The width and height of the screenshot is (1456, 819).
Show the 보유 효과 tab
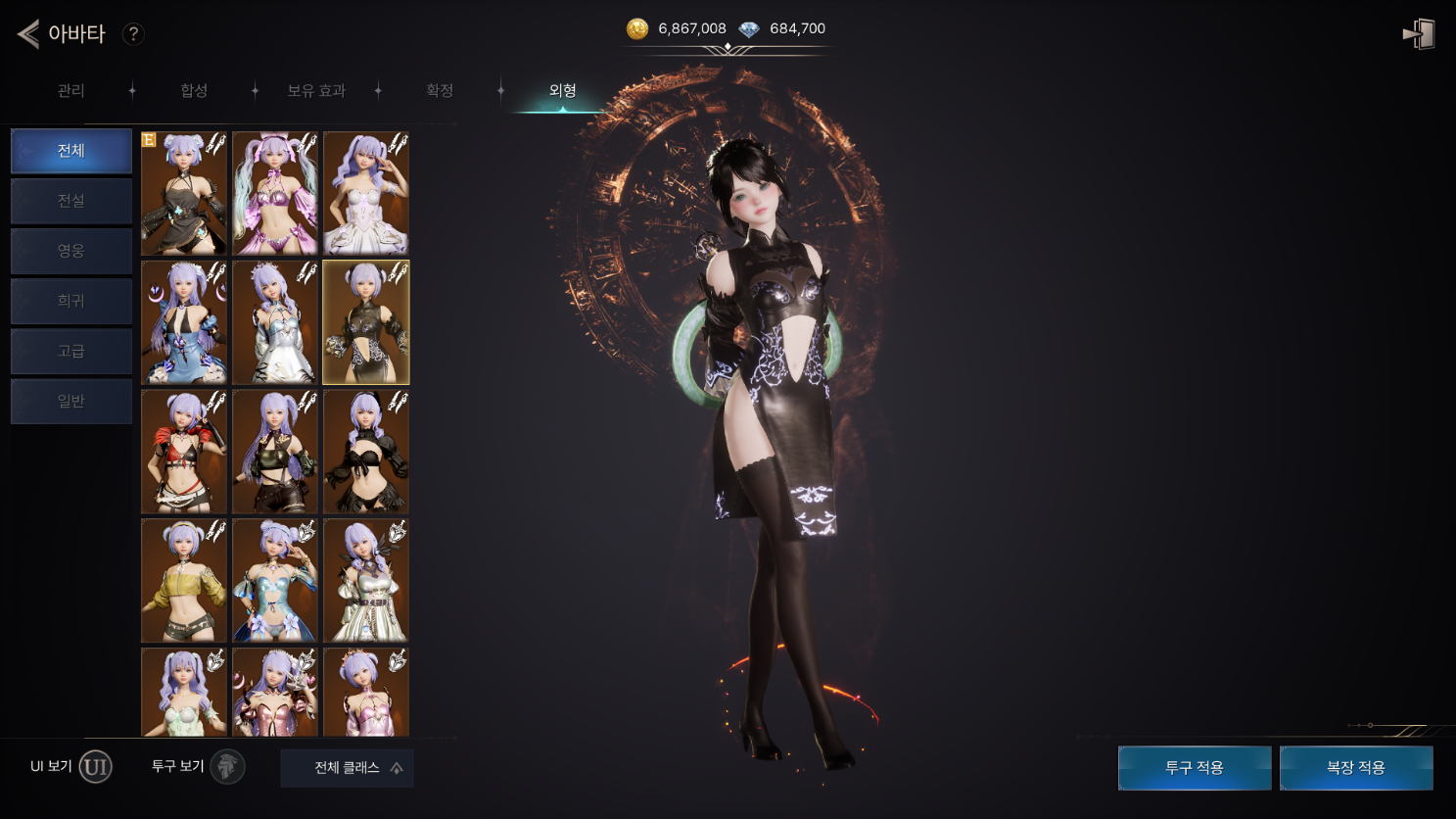point(315,91)
